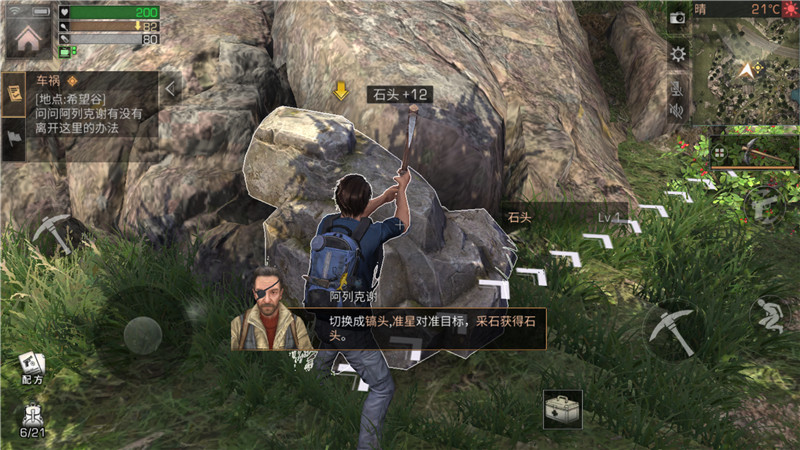The image size is (800, 450).
Task: Open the minimap
Action: coord(744,71)
